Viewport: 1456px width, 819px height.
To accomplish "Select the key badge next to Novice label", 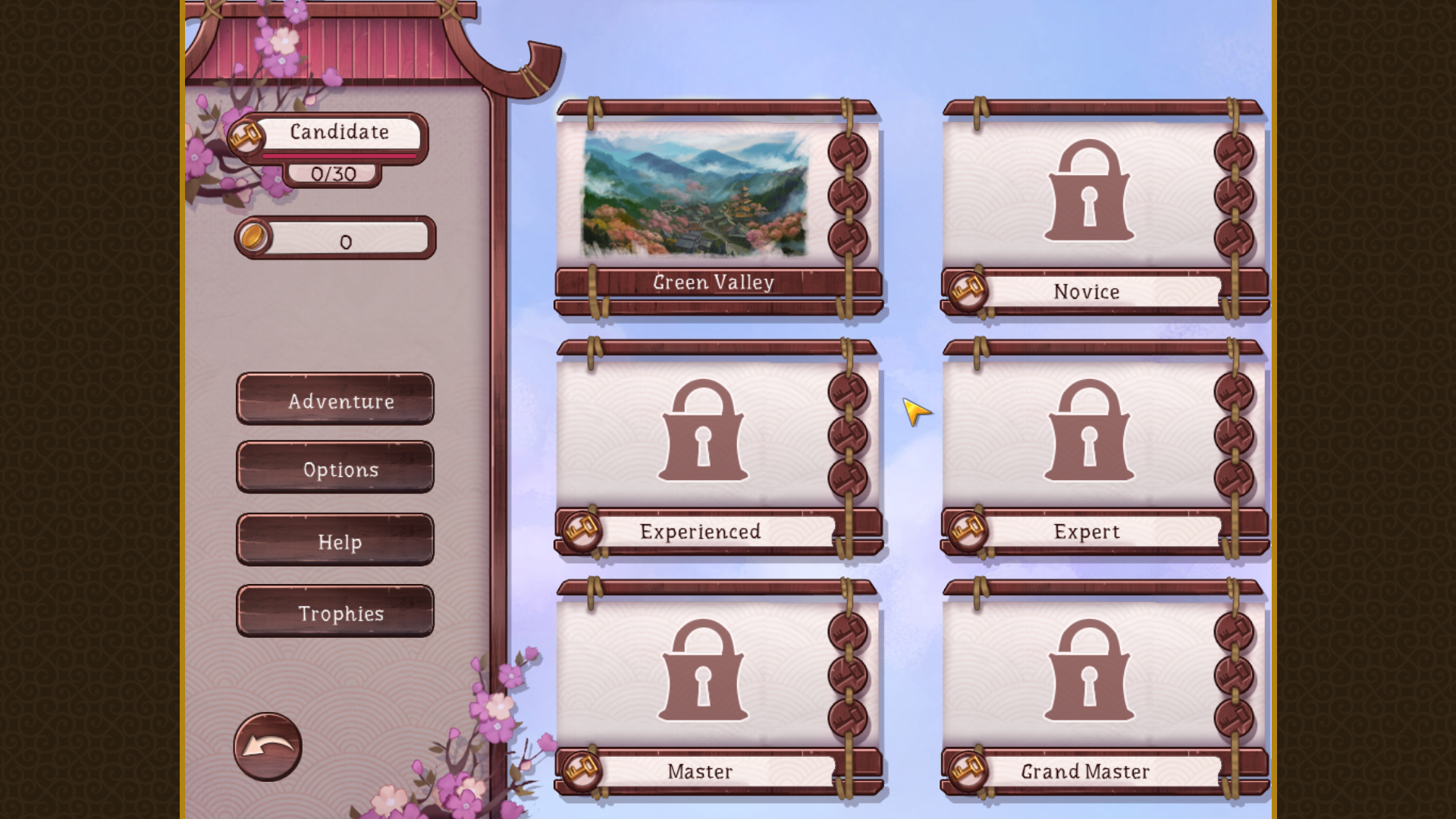I will coord(968,291).
